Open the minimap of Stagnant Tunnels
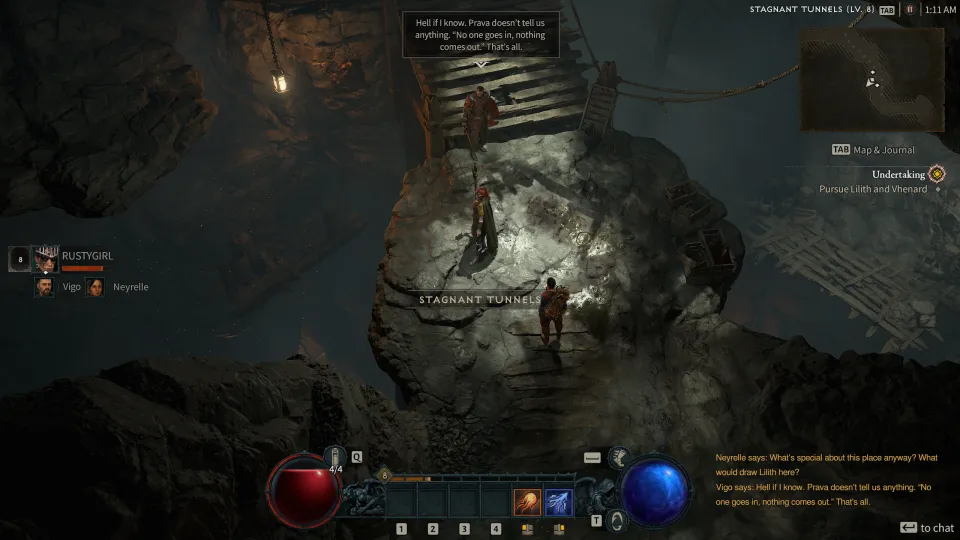This screenshot has width=960, height=540. (x=871, y=79)
